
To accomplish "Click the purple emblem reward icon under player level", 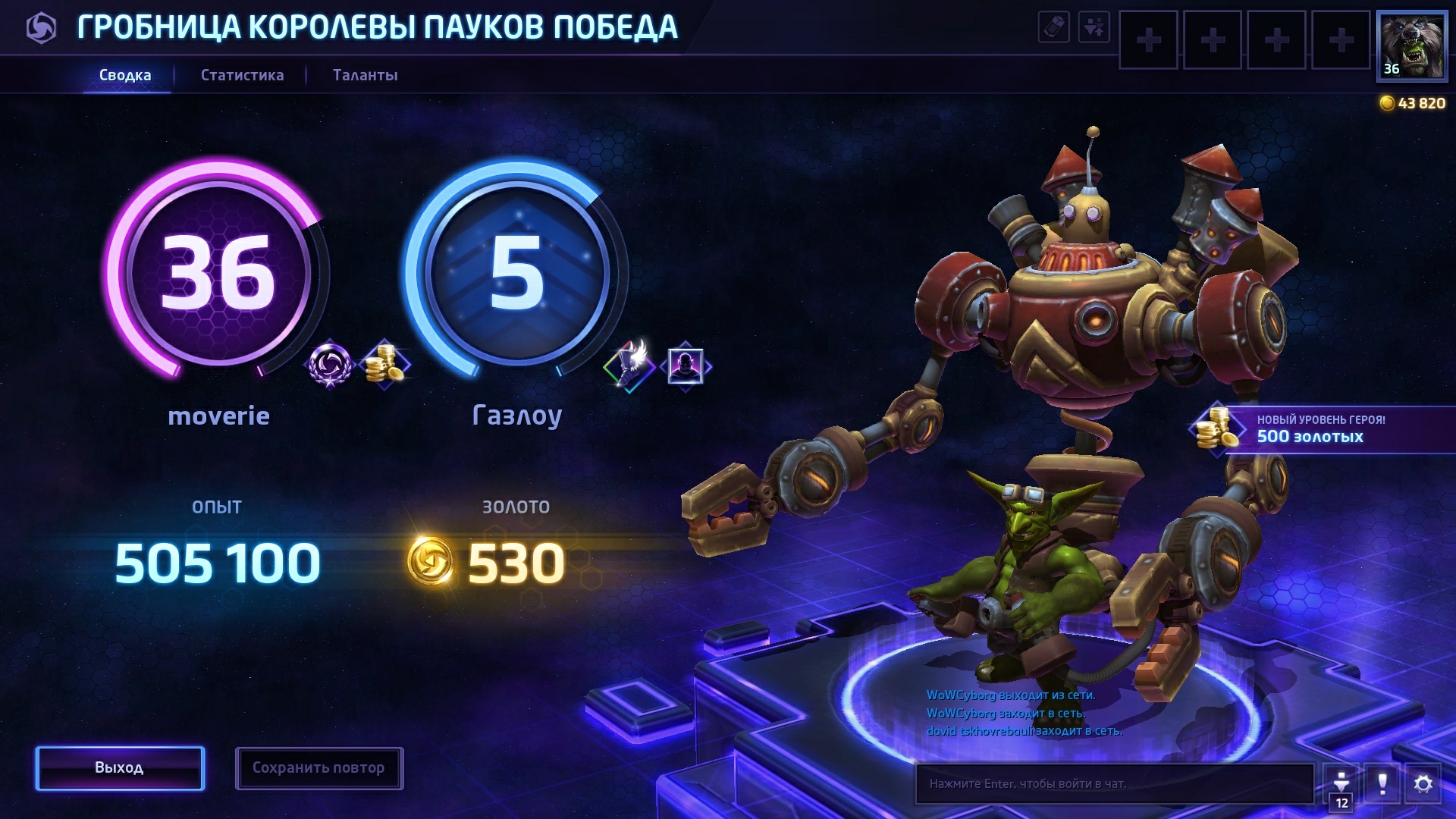I will tap(330, 365).
